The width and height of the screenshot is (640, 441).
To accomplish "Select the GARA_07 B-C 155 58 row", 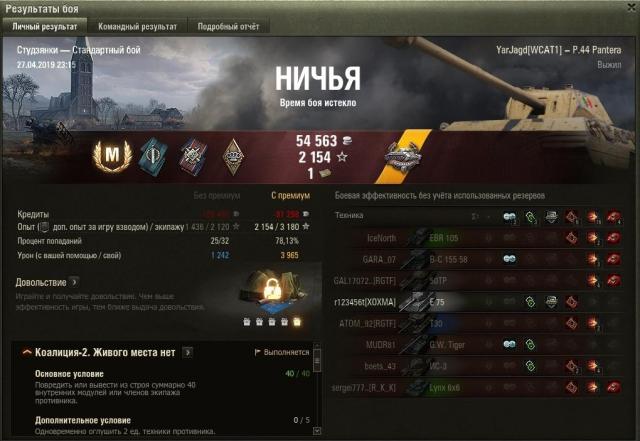I will tap(480, 258).
